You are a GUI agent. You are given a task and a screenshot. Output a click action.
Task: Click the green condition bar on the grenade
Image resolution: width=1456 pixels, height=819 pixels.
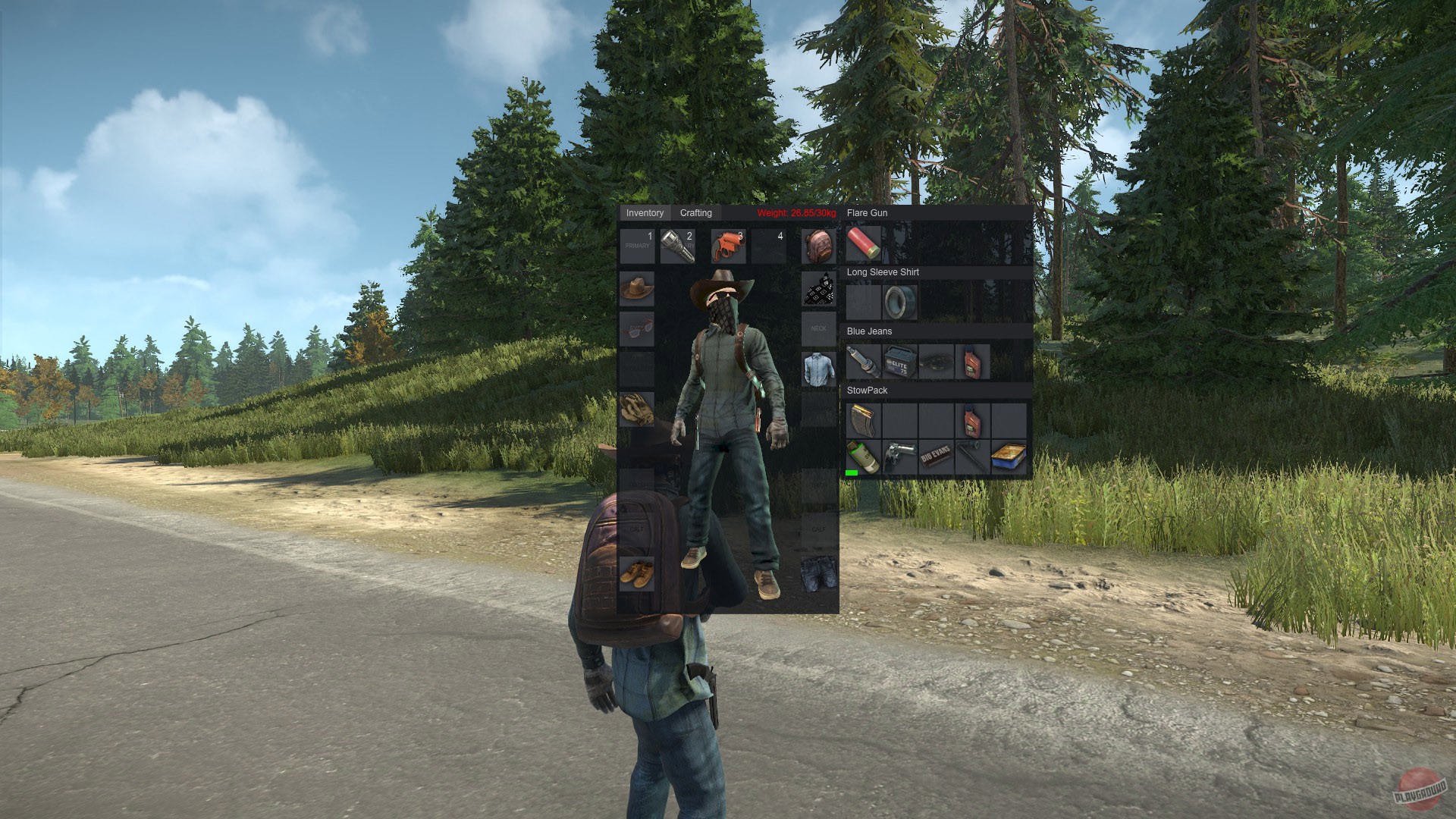[x=852, y=473]
